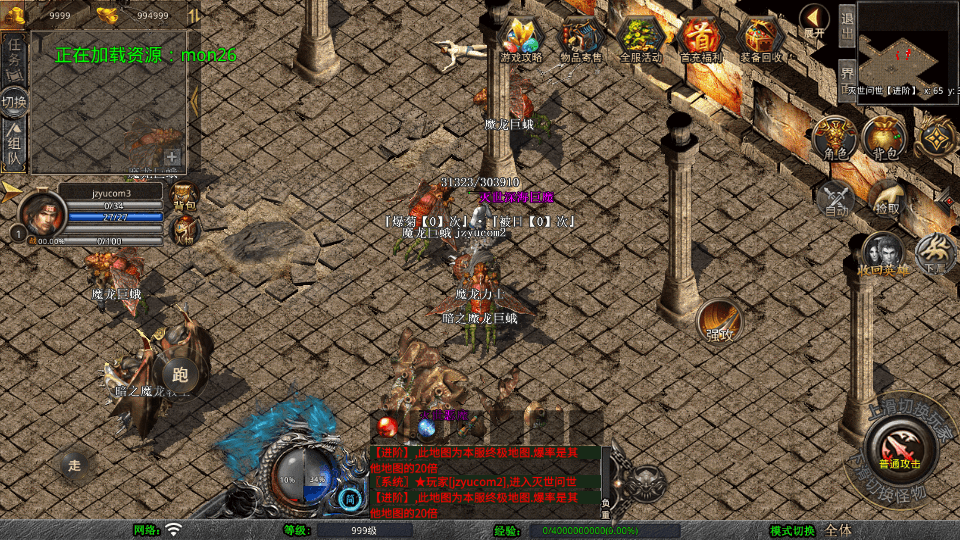Tap the 拾取 pick-up button
The height and width of the screenshot is (540, 960).
886,197
